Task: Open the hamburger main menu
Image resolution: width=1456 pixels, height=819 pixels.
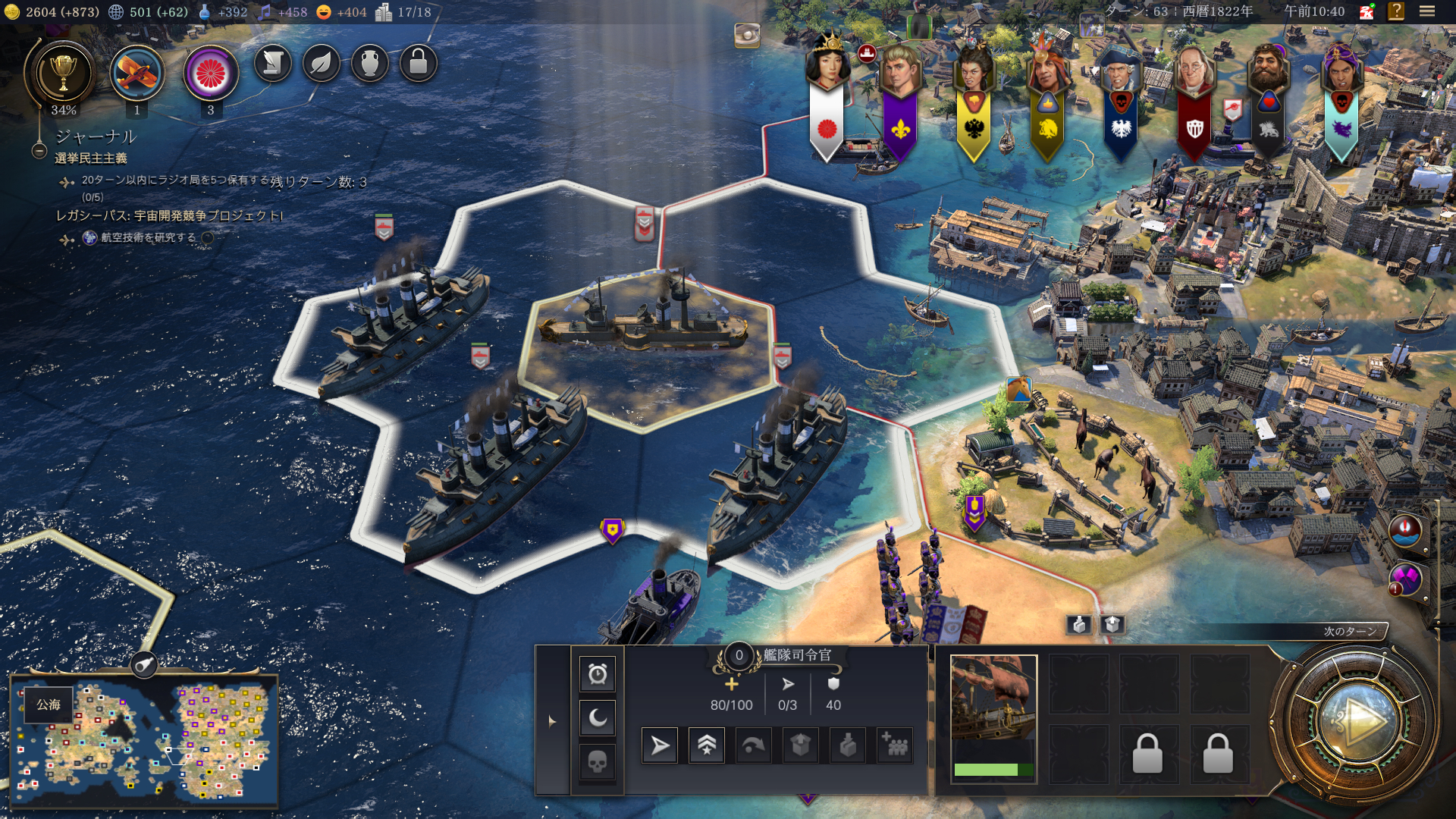Action: point(1426,11)
